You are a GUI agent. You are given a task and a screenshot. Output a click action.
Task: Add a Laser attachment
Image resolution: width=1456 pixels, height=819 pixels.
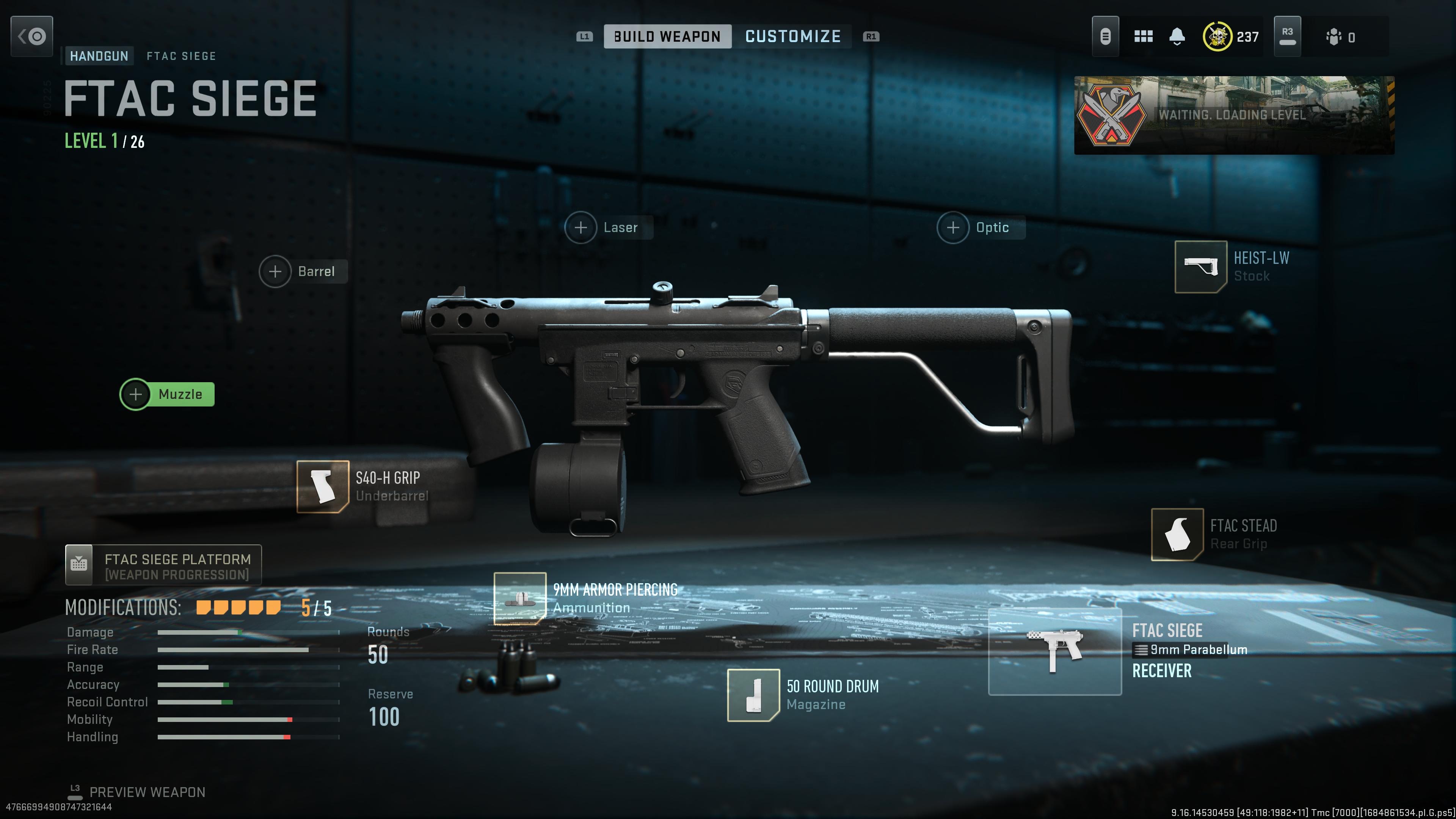pyautogui.click(x=608, y=227)
